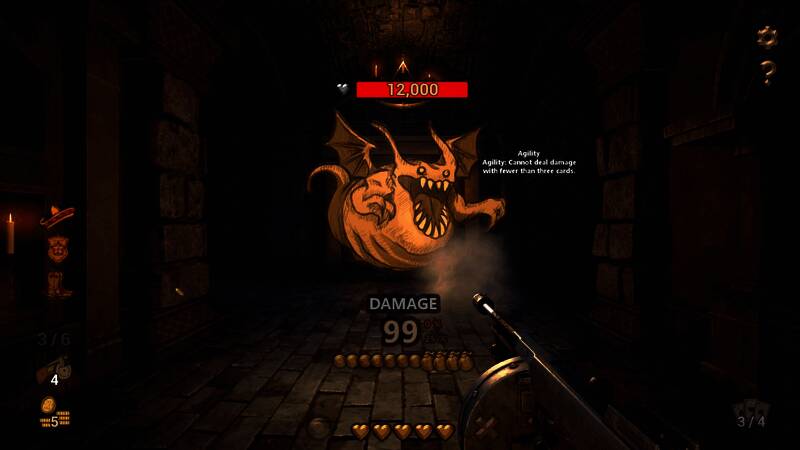Open the gear settings menu
The height and width of the screenshot is (450, 800).
tap(767, 37)
